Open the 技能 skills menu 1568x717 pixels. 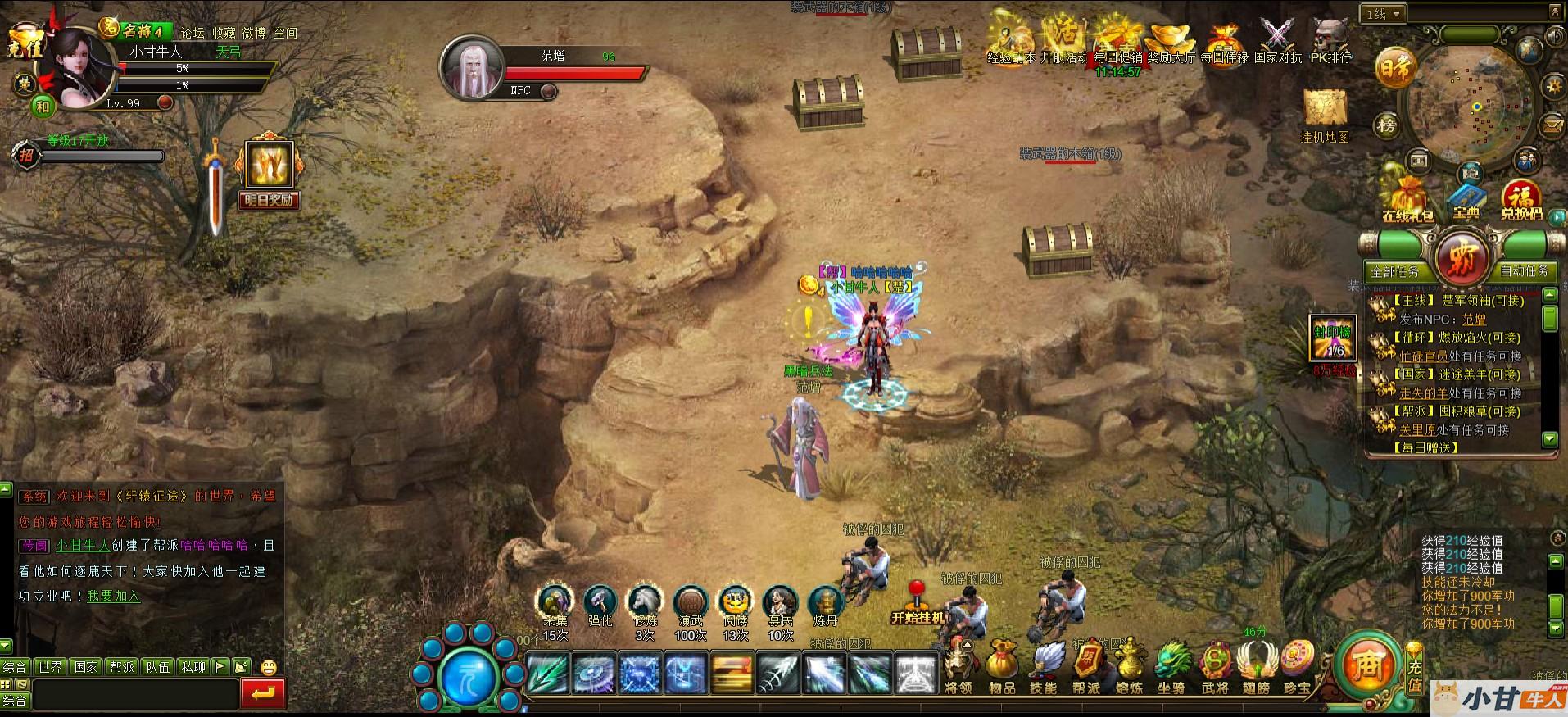[1044, 666]
